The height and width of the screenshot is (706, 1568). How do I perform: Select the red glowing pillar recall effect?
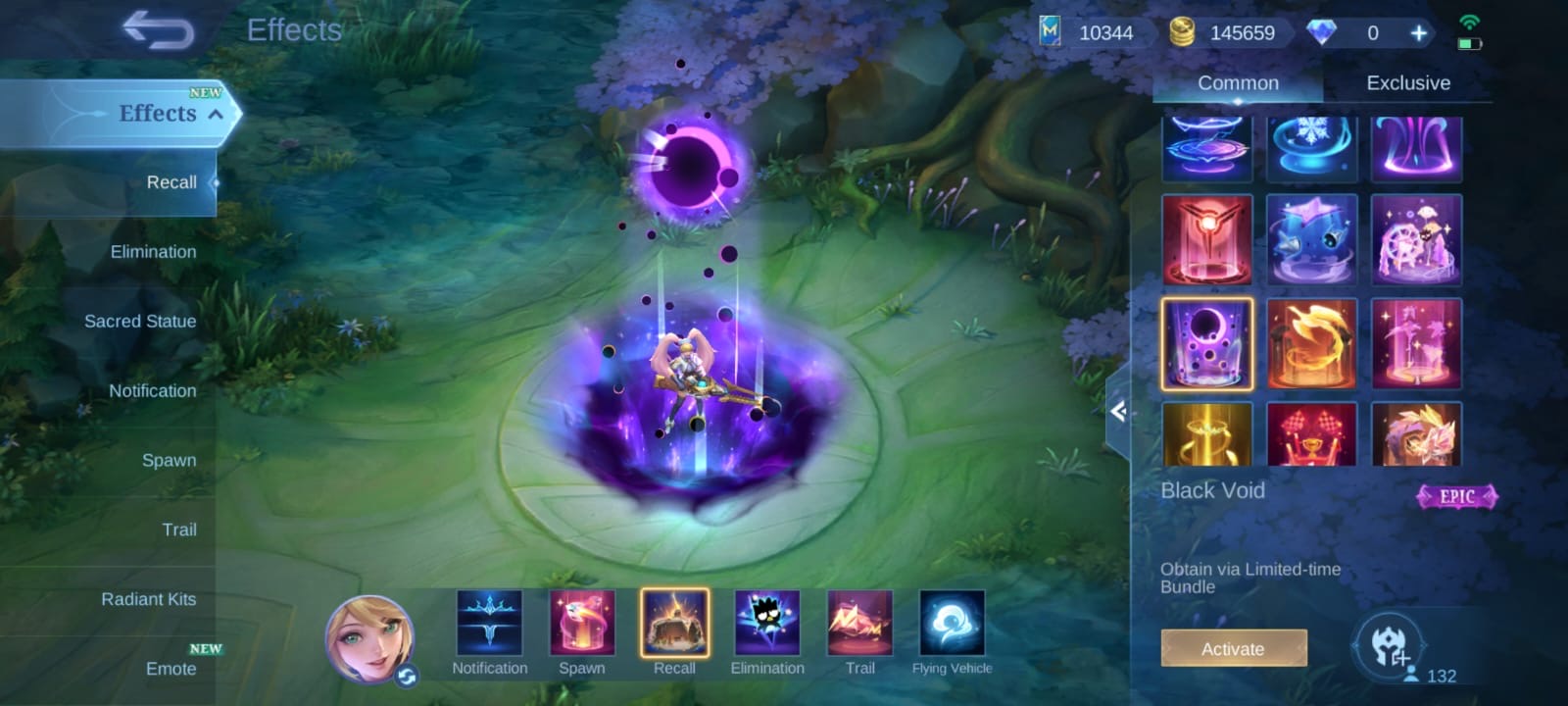click(1207, 240)
